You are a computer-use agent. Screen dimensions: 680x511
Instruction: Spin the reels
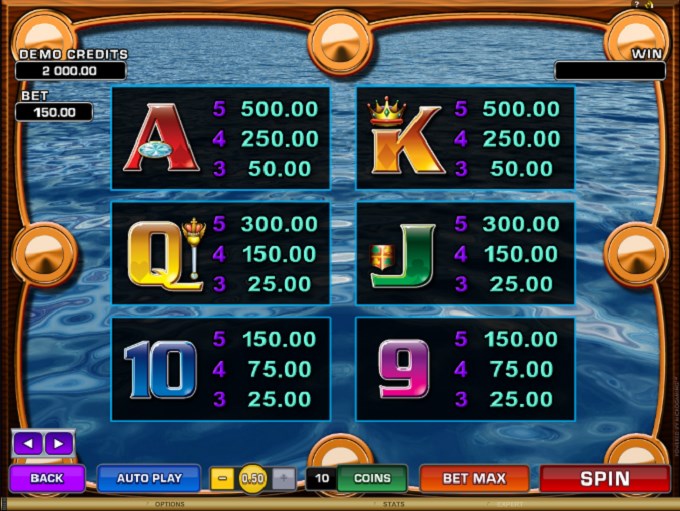click(x=604, y=479)
